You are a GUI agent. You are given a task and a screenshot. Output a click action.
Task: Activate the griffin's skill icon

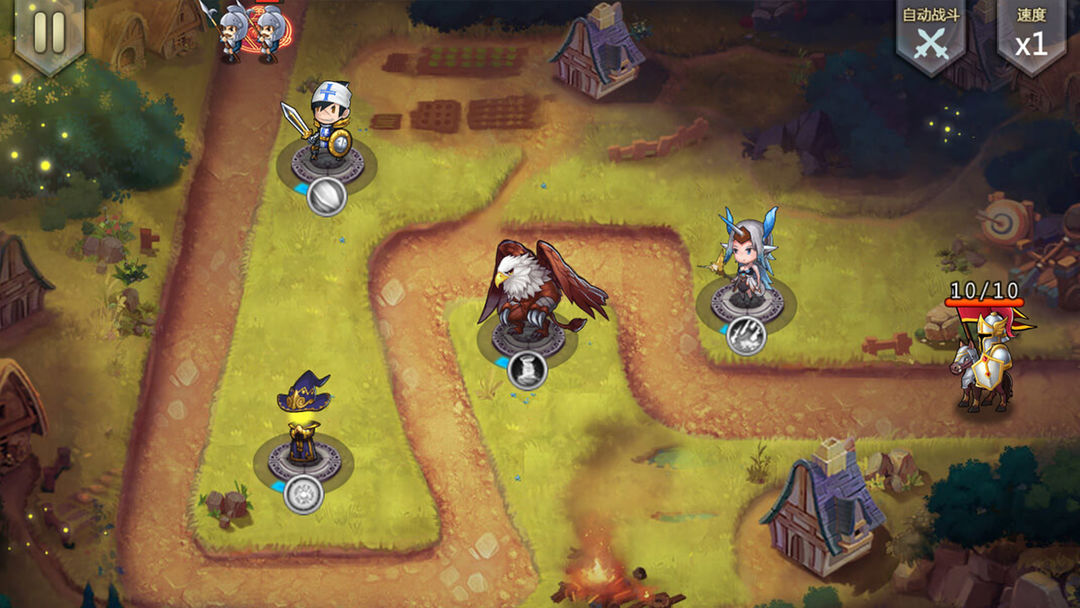point(527,369)
